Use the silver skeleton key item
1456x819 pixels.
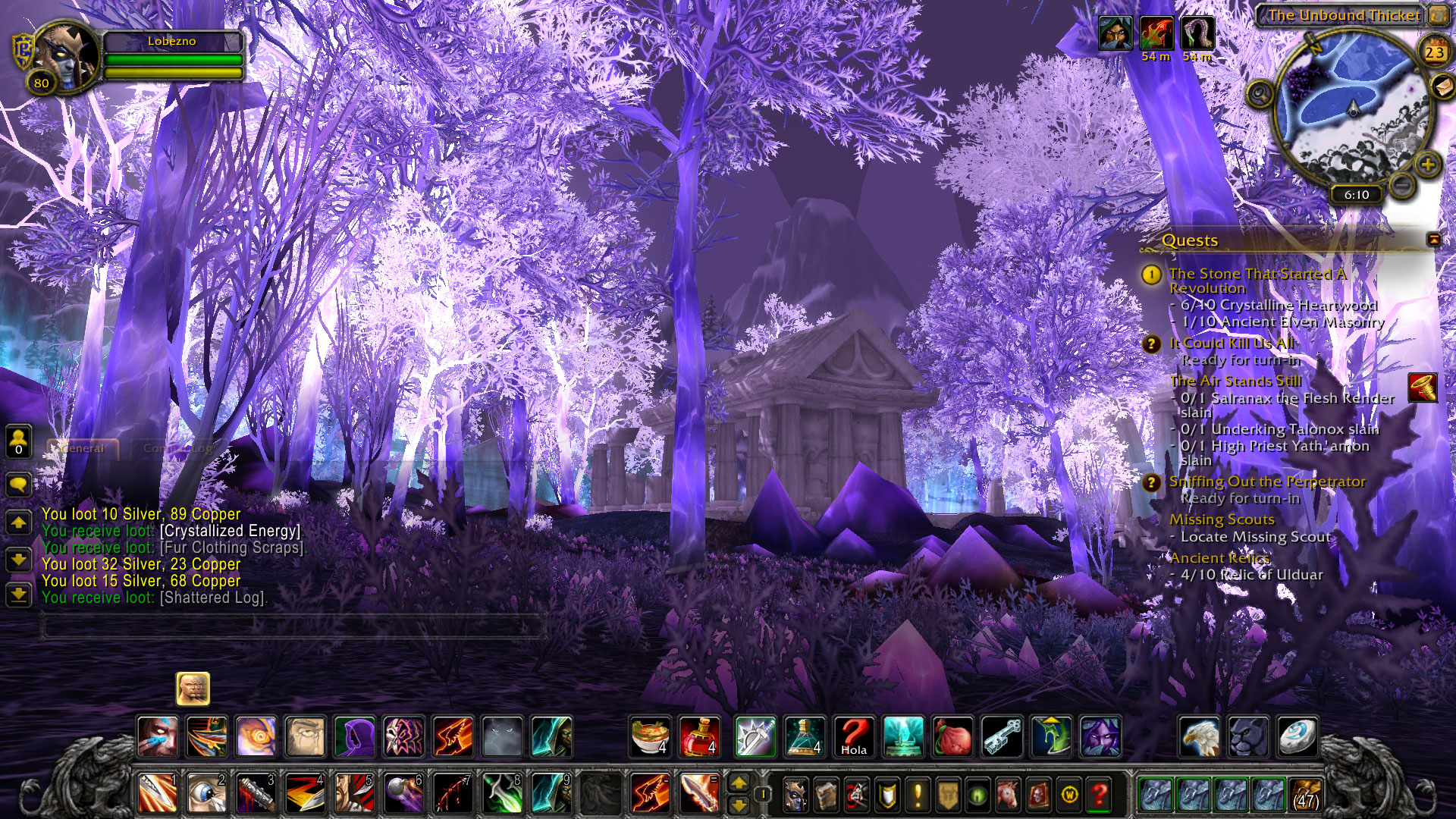1002,736
